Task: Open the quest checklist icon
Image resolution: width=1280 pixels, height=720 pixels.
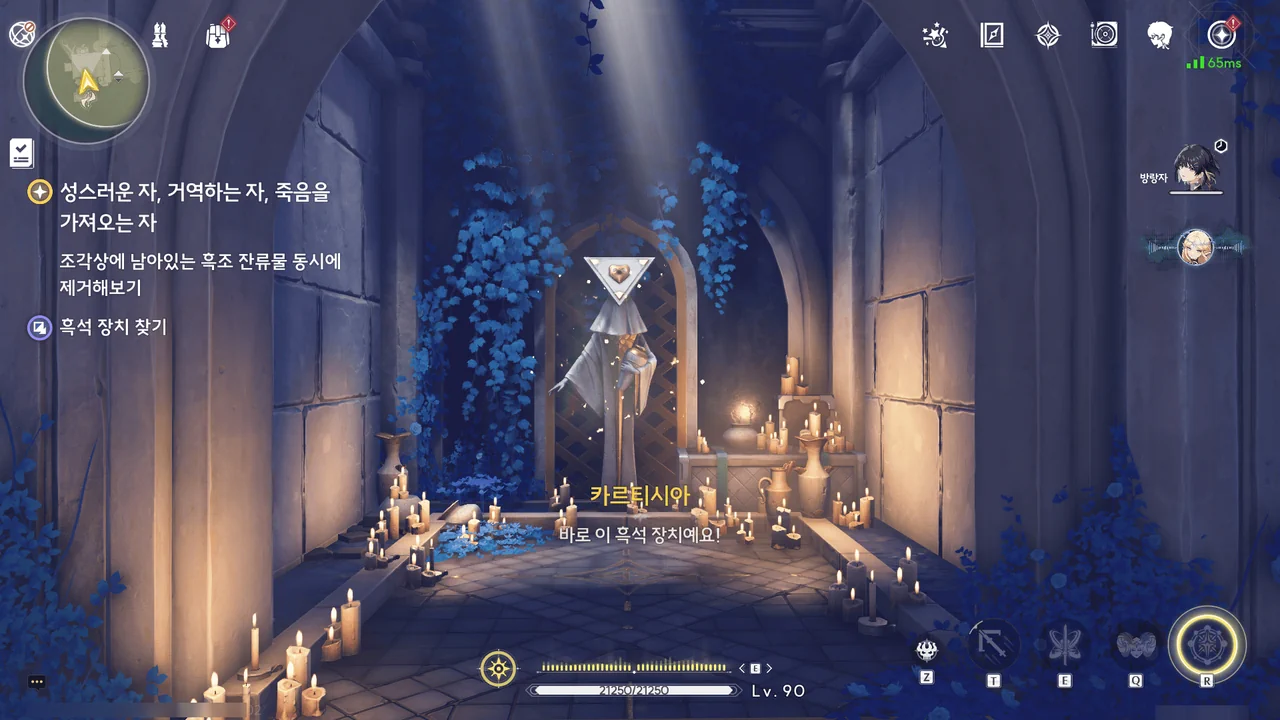Action: [22, 153]
